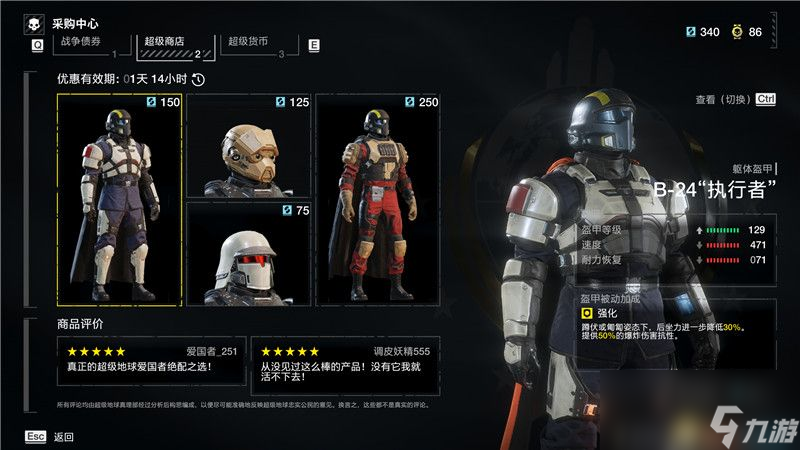The image size is (800, 450).
Task: Choose the tan helmet costing 125
Action: [x=248, y=145]
